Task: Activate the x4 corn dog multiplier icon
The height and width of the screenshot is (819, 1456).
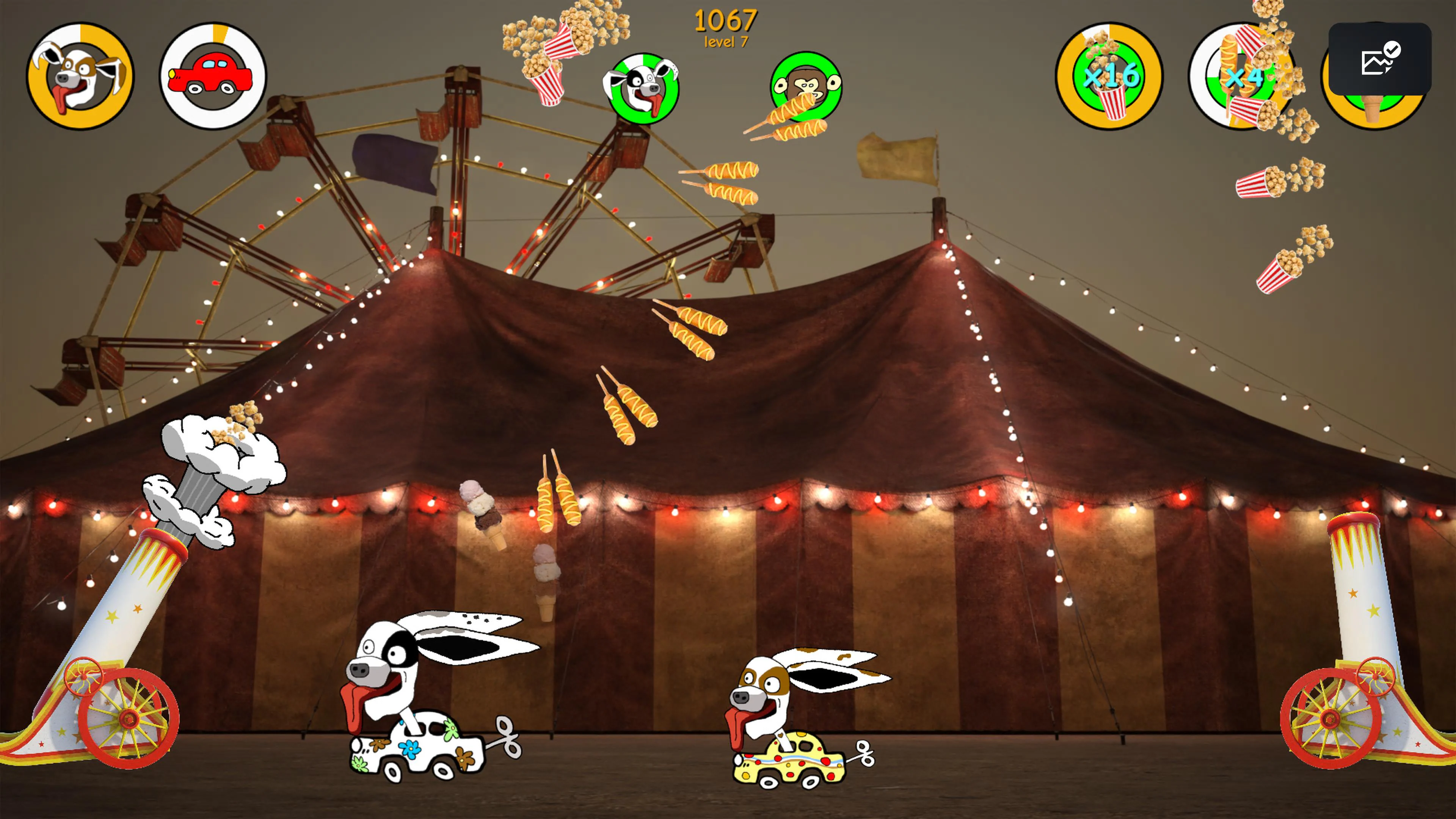Action: coord(1241,76)
